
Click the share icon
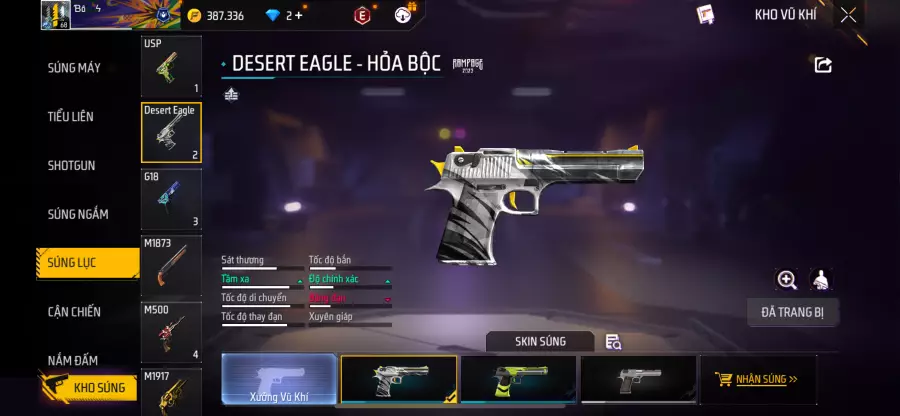pos(823,65)
